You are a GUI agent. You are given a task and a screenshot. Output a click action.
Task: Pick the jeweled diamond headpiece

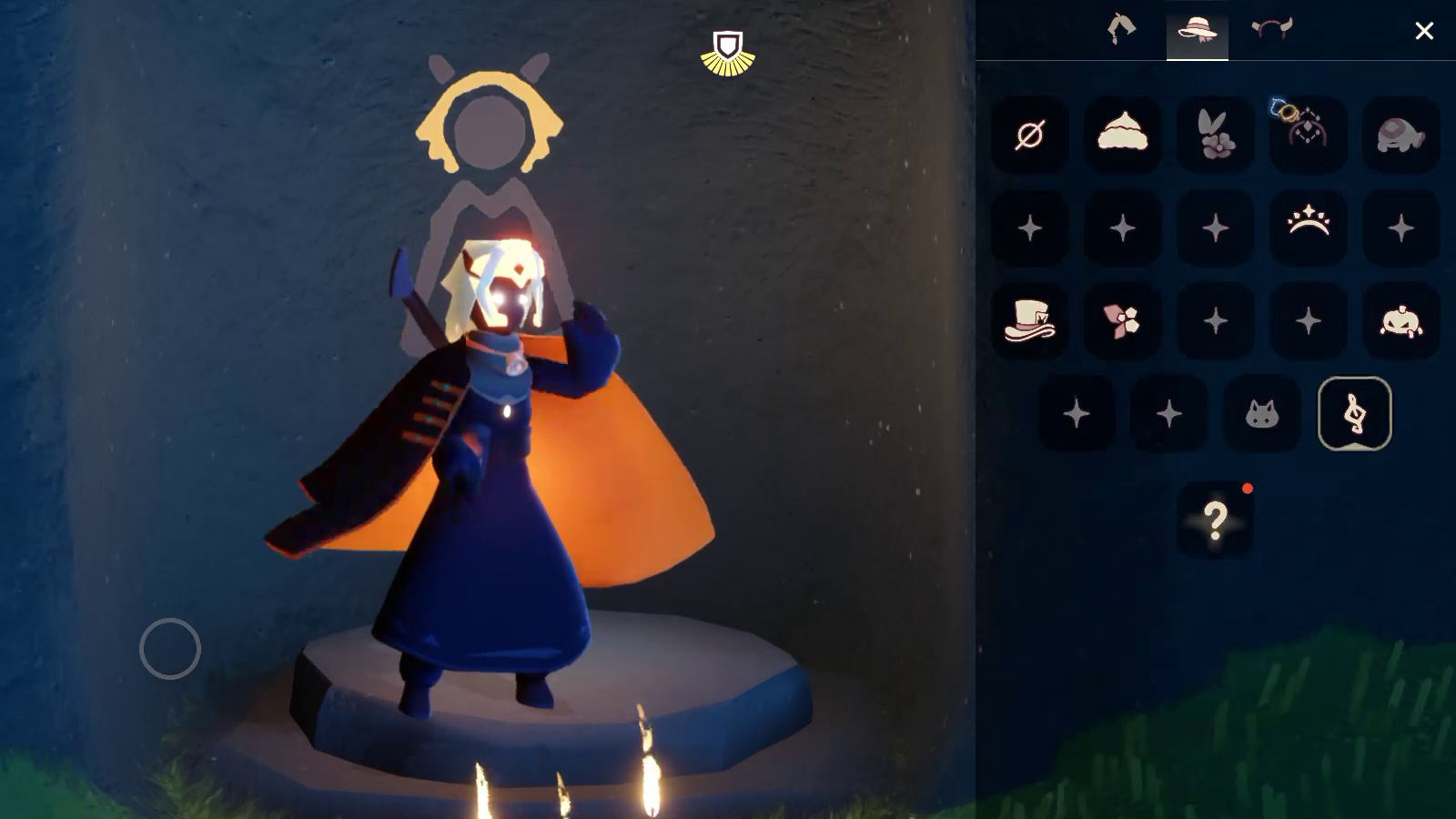click(1308, 134)
